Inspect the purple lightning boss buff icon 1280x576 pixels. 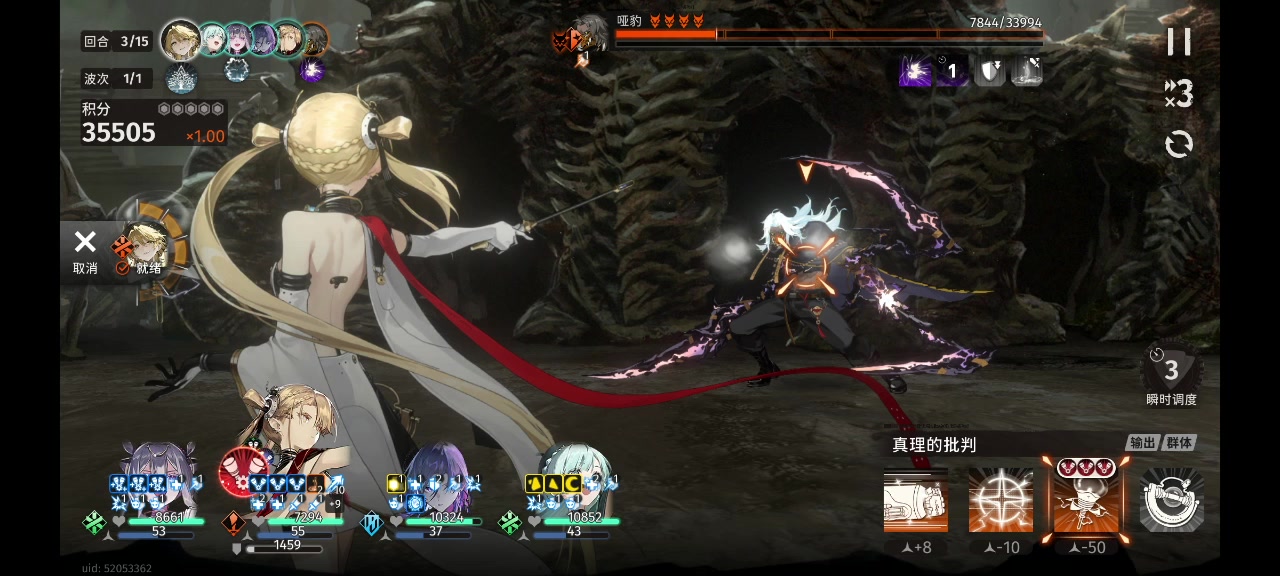tap(914, 71)
